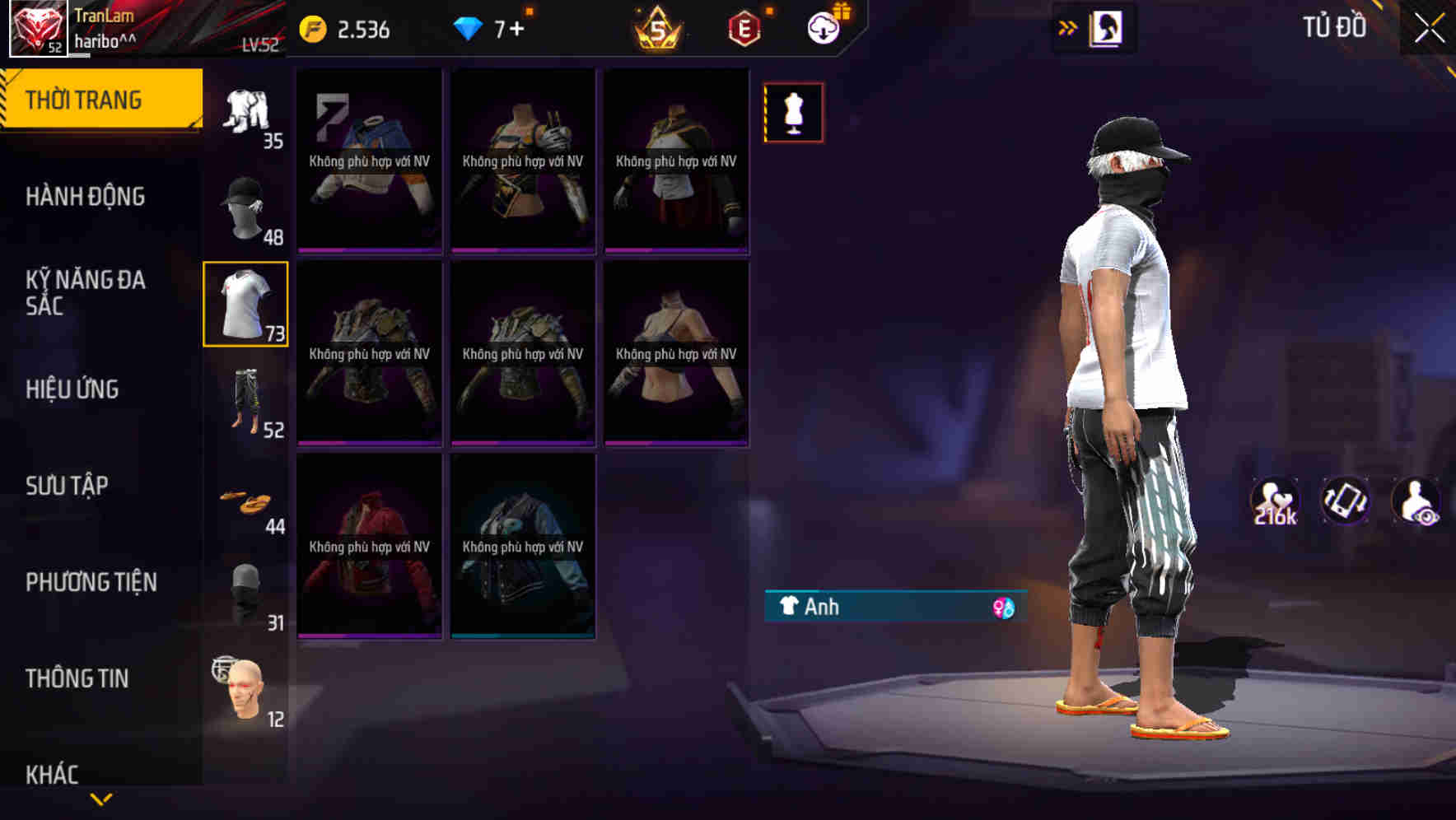Screen dimensions: 1456x820
Task: Click the mannequin preset icon
Action: click(x=792, y=112)
